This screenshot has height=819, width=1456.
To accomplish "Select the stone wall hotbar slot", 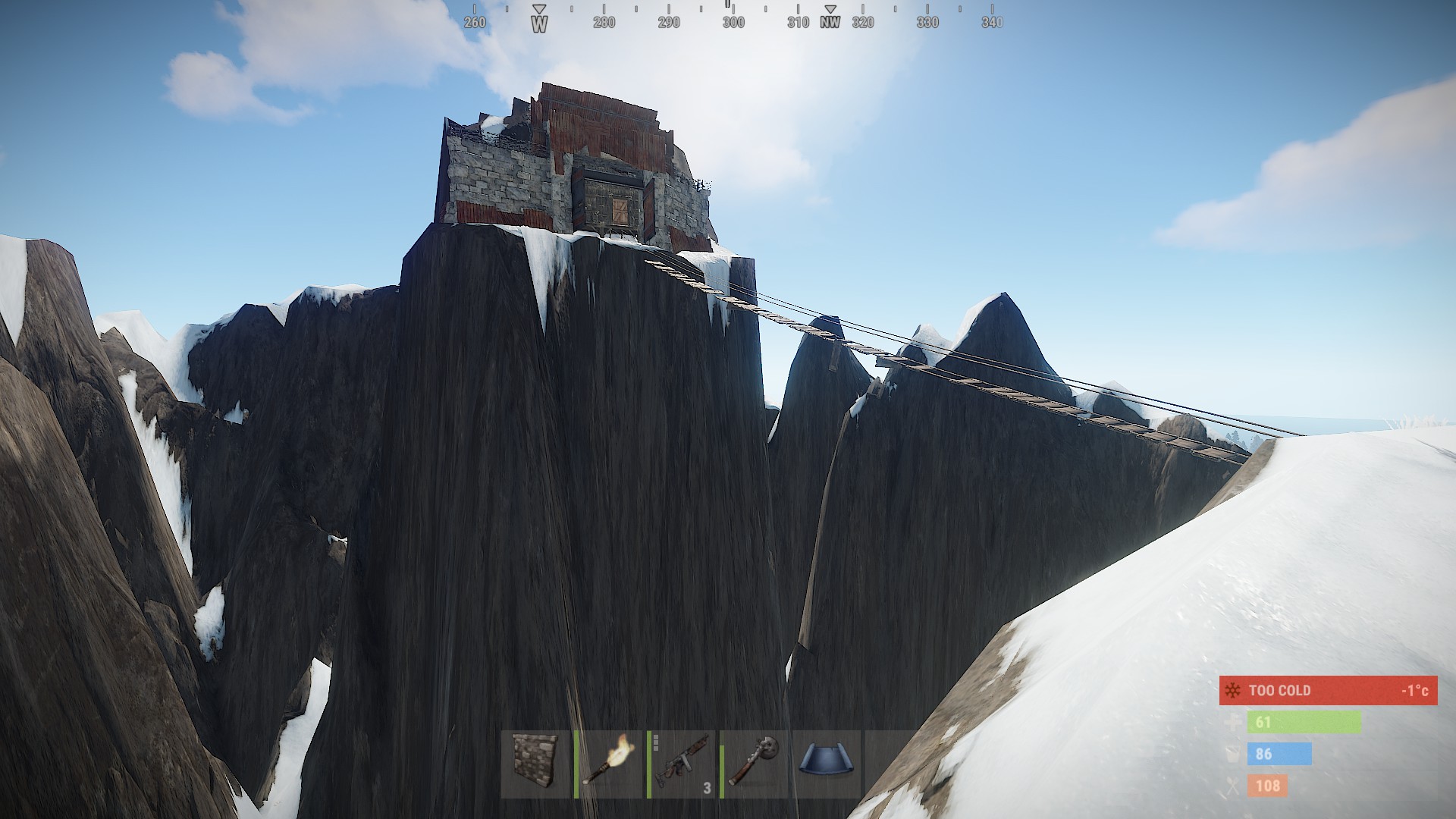I will 535,764.
